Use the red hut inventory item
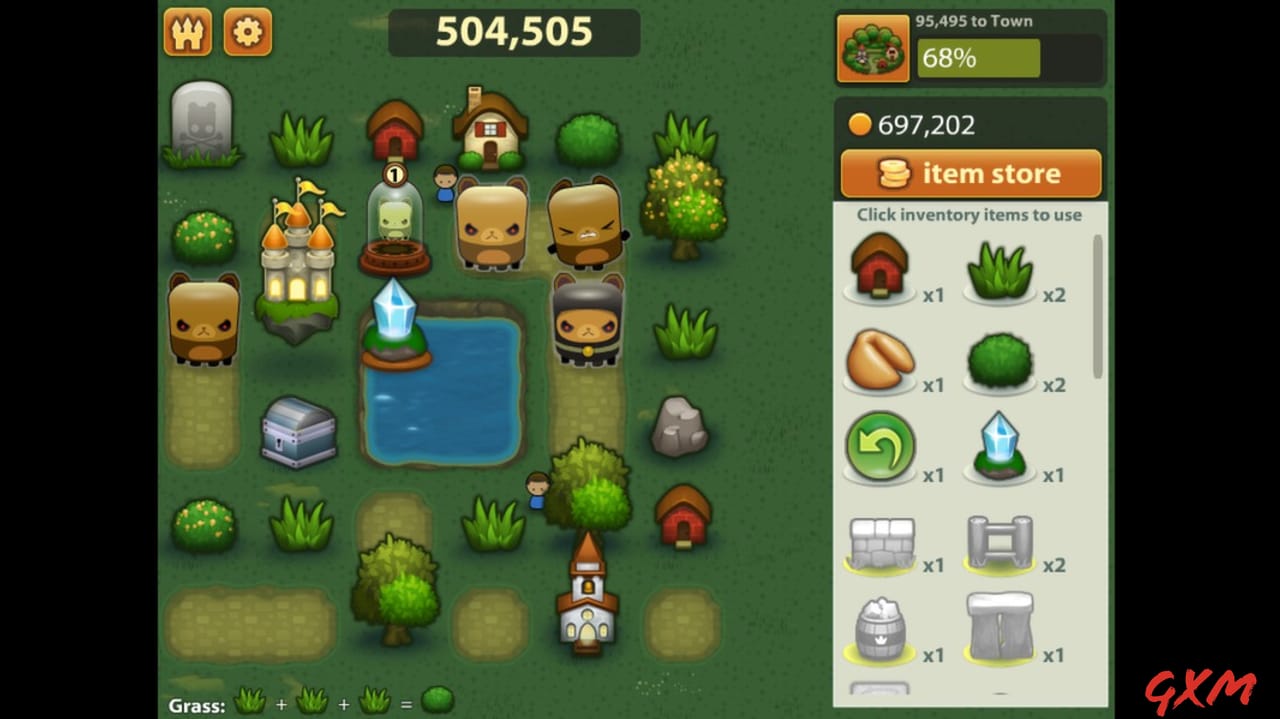 [x=879, y=268]
